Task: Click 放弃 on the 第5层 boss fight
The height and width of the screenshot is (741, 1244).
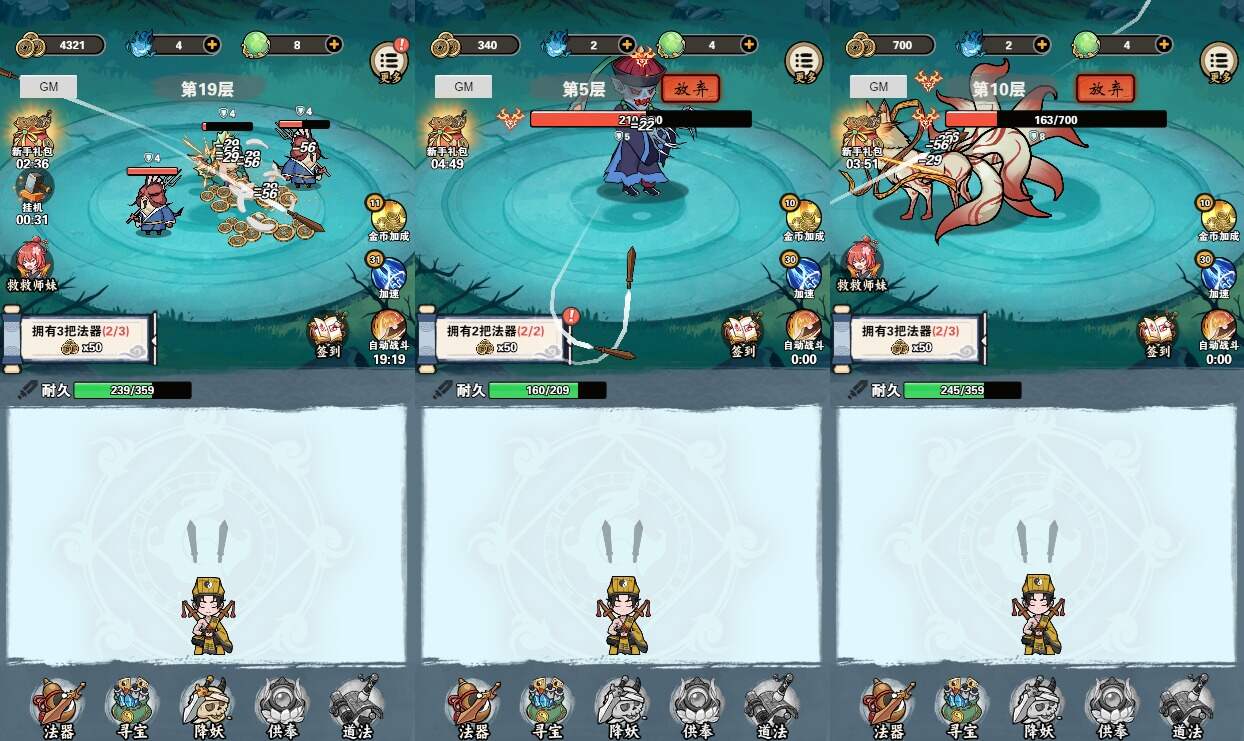Action: pyautogui.click(x=690, y=88)
